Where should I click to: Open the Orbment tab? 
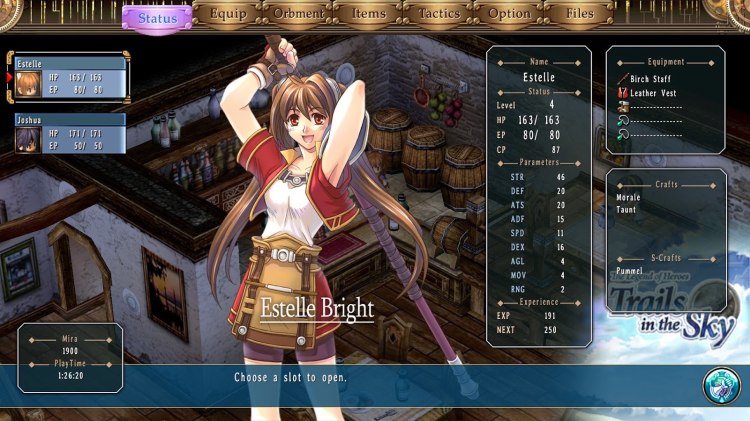click(x=297, y=15)
